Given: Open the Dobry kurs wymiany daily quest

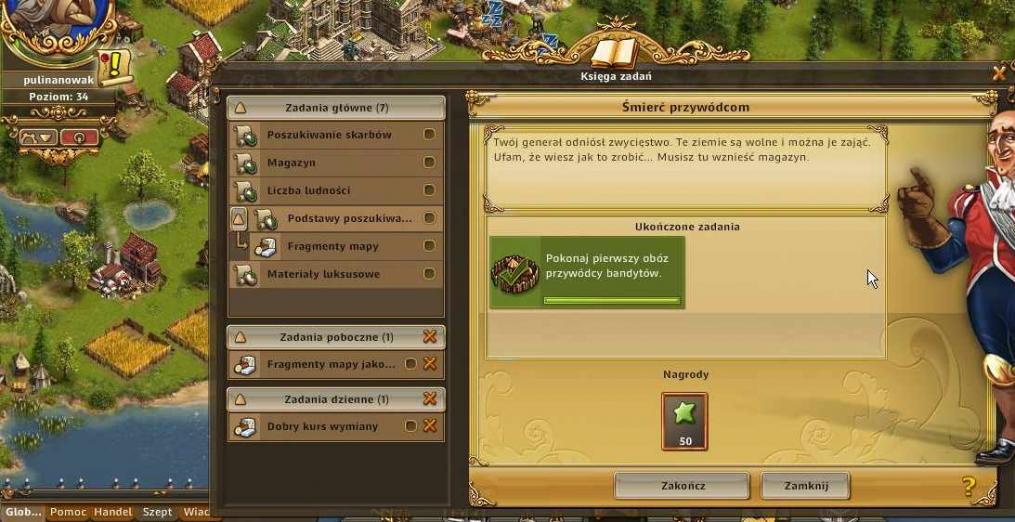Looking at the screenshot, I should (x=322, y=427).
